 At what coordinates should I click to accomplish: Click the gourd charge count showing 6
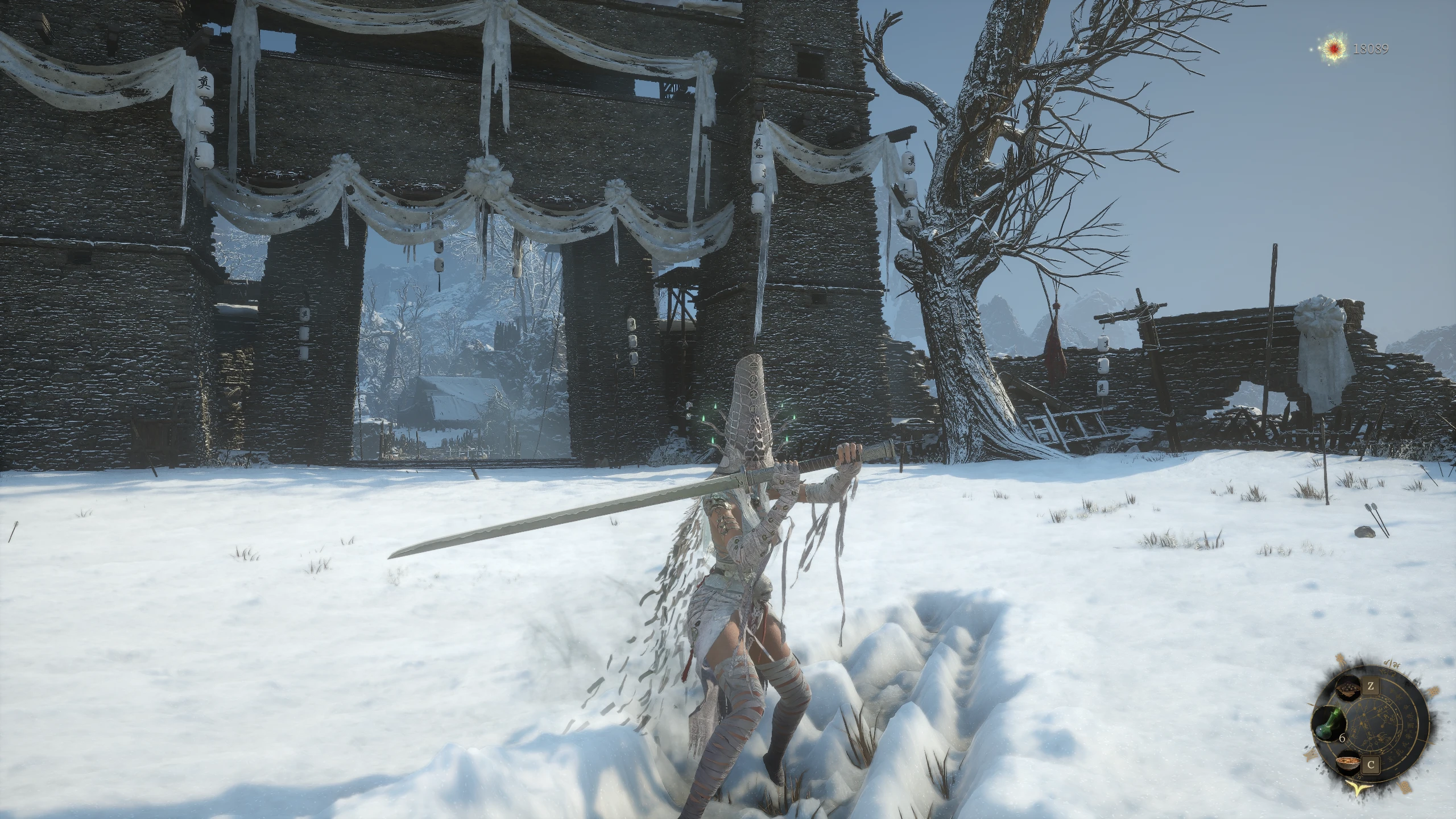click(1342, 738)
